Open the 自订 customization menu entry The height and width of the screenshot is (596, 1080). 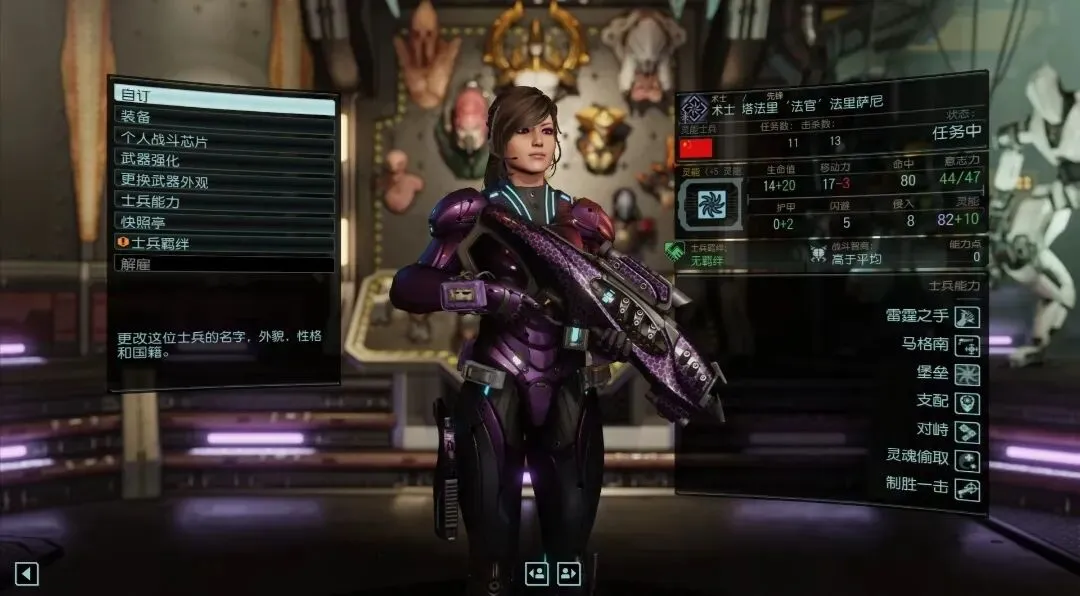224,97
